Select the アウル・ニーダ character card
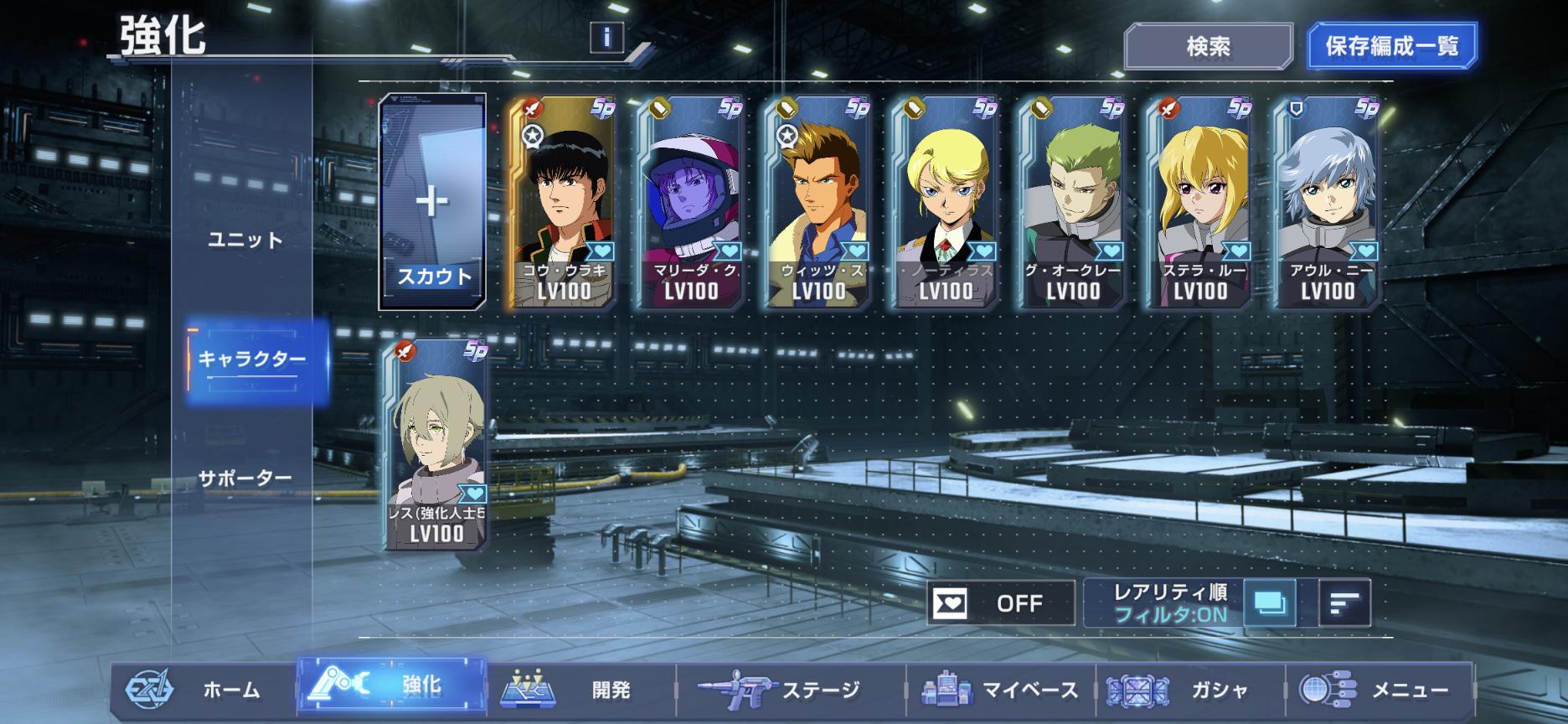The width and height of the screenshot is (1568, 724). tap(1328, 202)
